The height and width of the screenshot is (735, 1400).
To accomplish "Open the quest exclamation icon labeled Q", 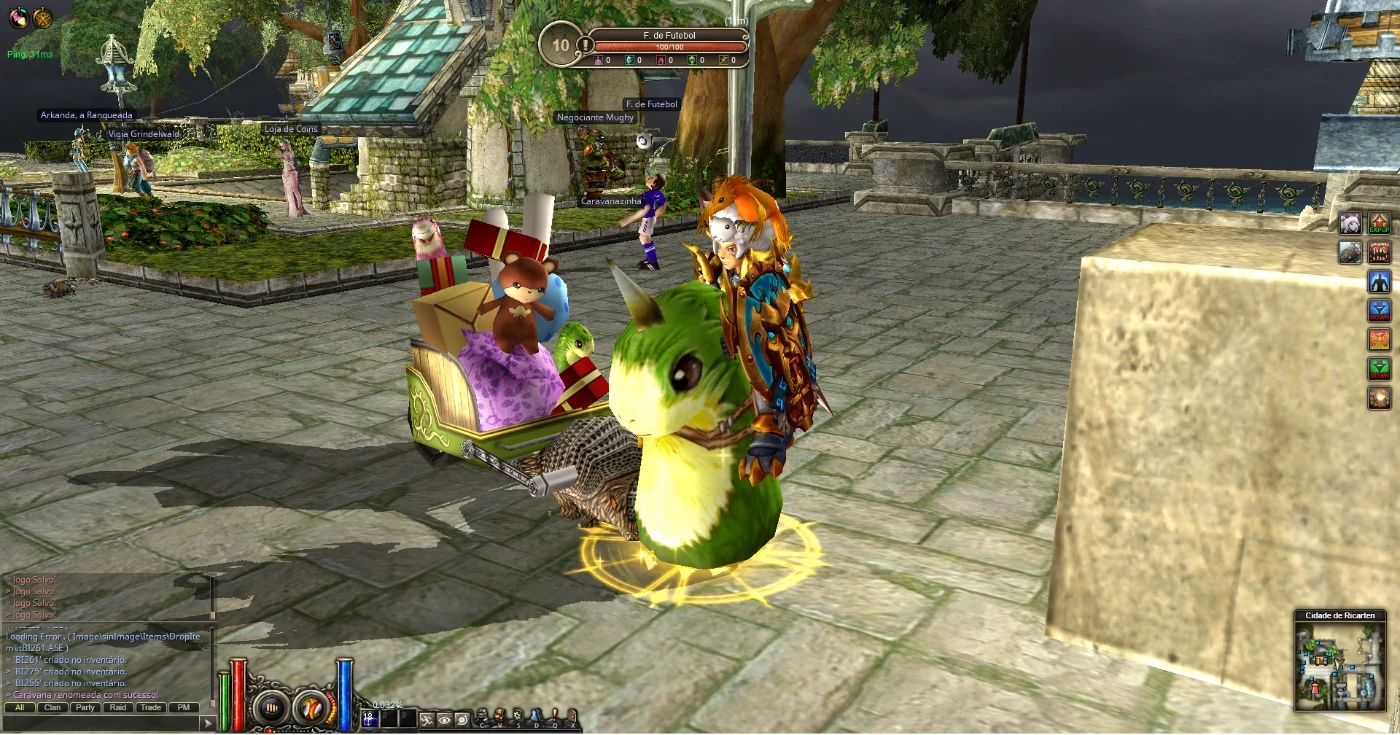I will [x=555, y=713].
